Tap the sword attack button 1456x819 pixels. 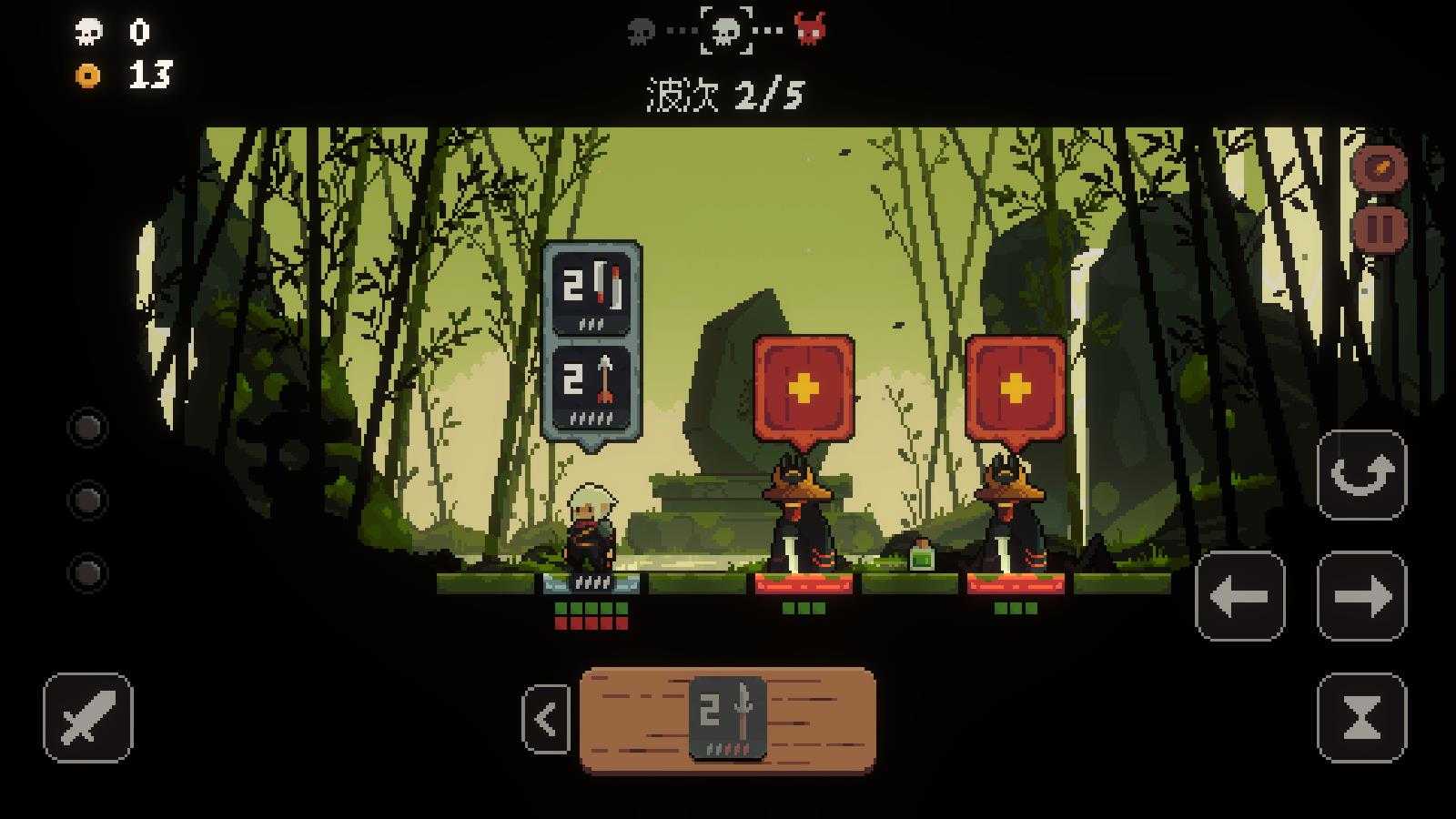[x=87, y=718]
